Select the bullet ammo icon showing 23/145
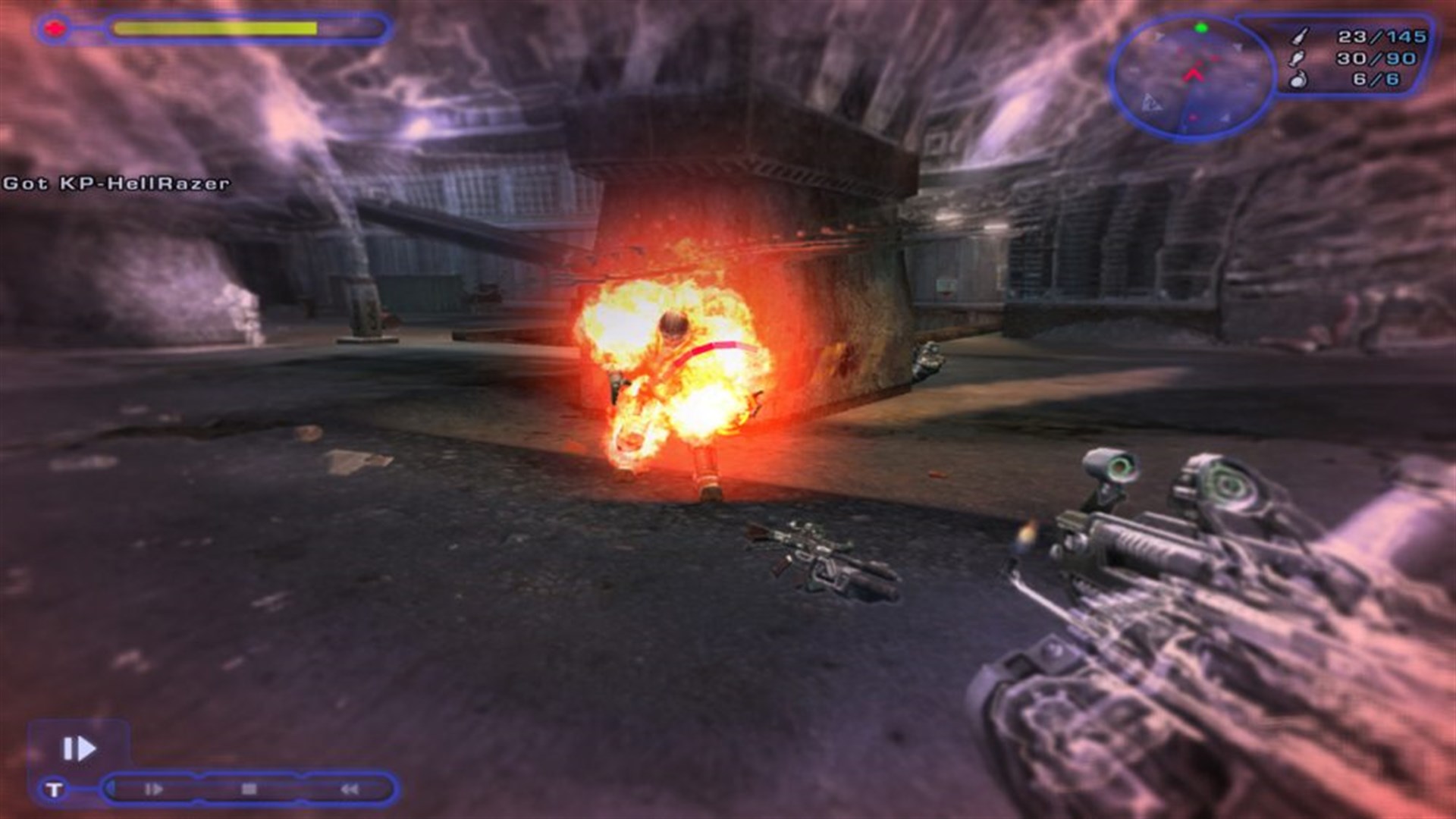The width and height of the screenshot is (1456, 819). tap(1298, 36)
